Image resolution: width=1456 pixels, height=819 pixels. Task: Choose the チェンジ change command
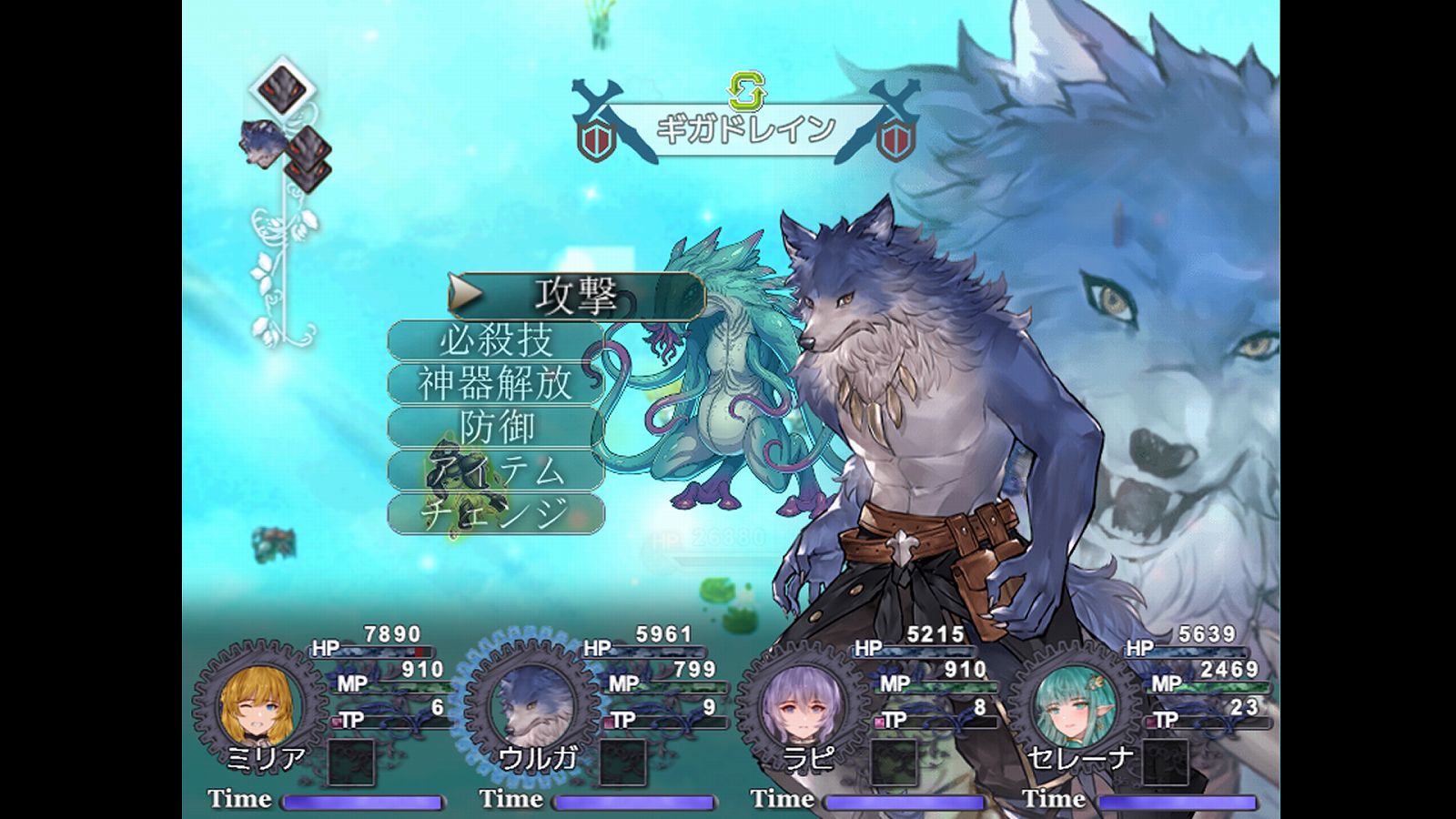tap(496, 514)
